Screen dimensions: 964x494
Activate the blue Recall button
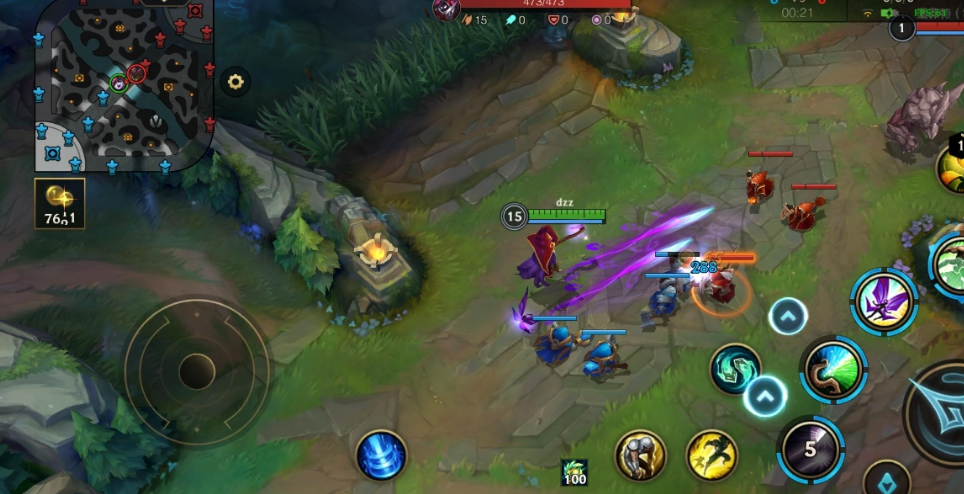click(381, 454)
